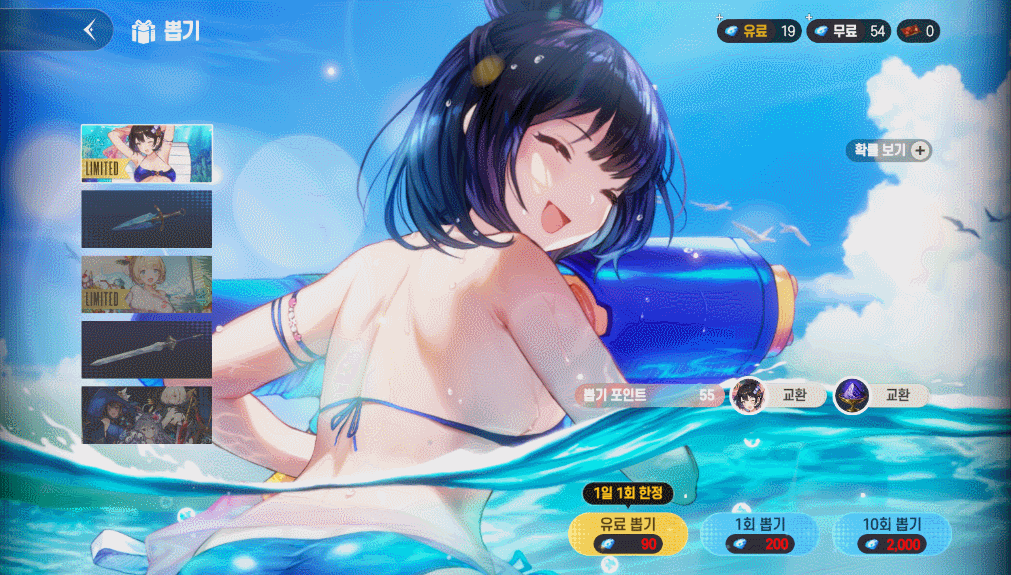The width and height of the screenshot is (1011, 575).
Task: Perform the 유료 뽑기 paid draw for 90
Action: click(x=627, y=534)
